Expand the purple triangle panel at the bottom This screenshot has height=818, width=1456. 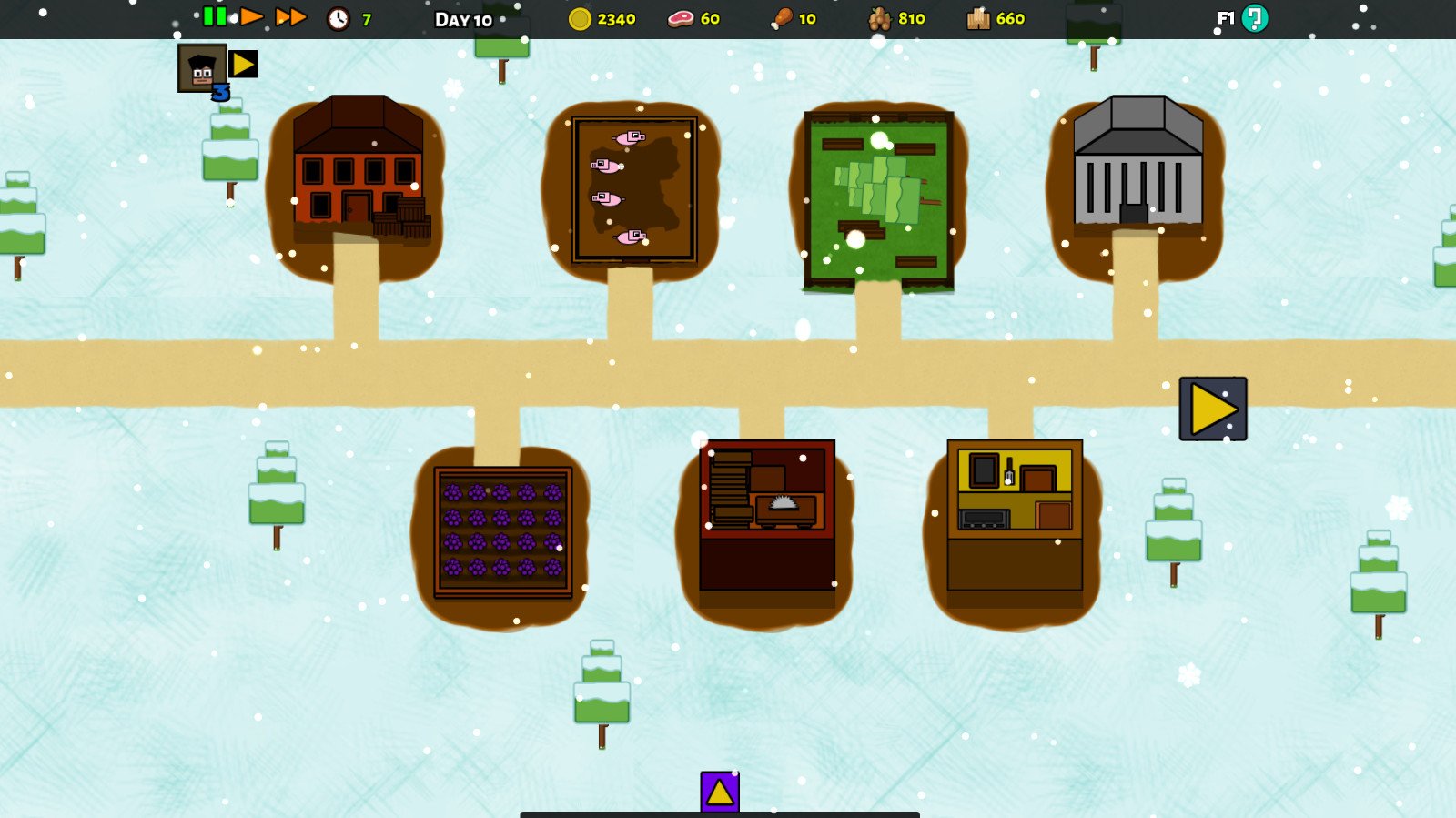click(x=720, y=792)
